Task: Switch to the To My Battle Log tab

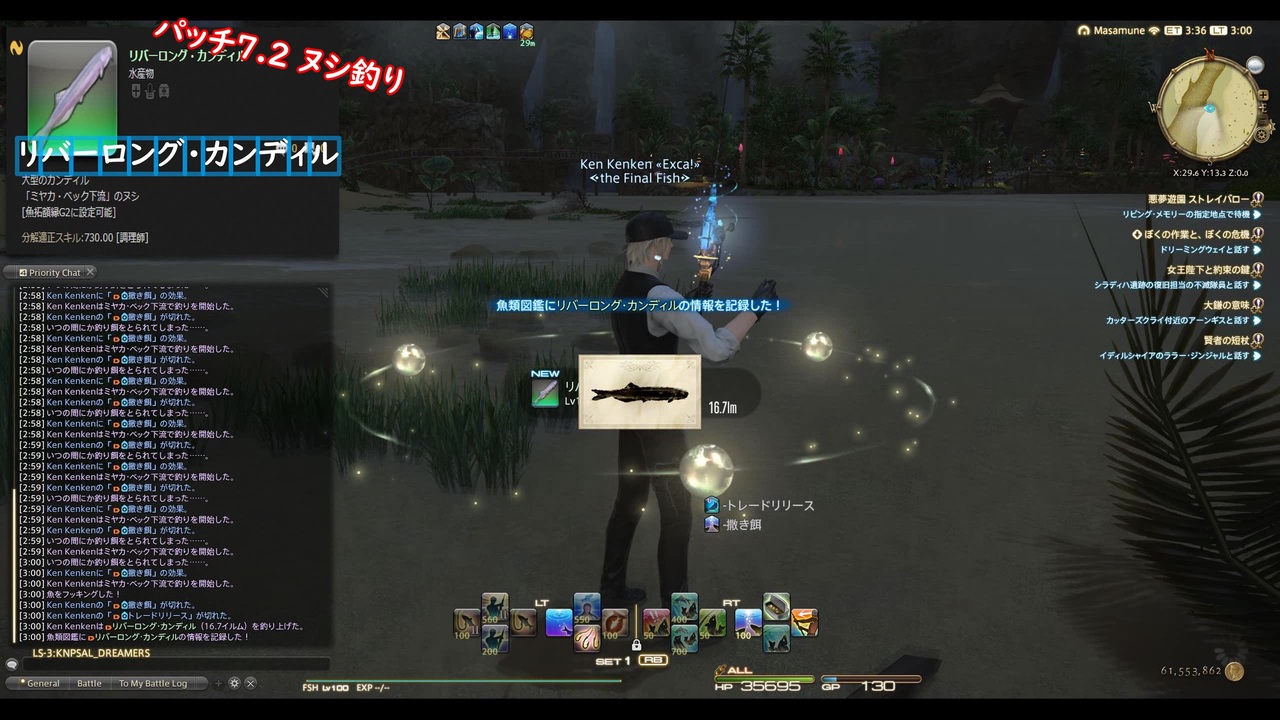Action: click(x=153, y=683)
